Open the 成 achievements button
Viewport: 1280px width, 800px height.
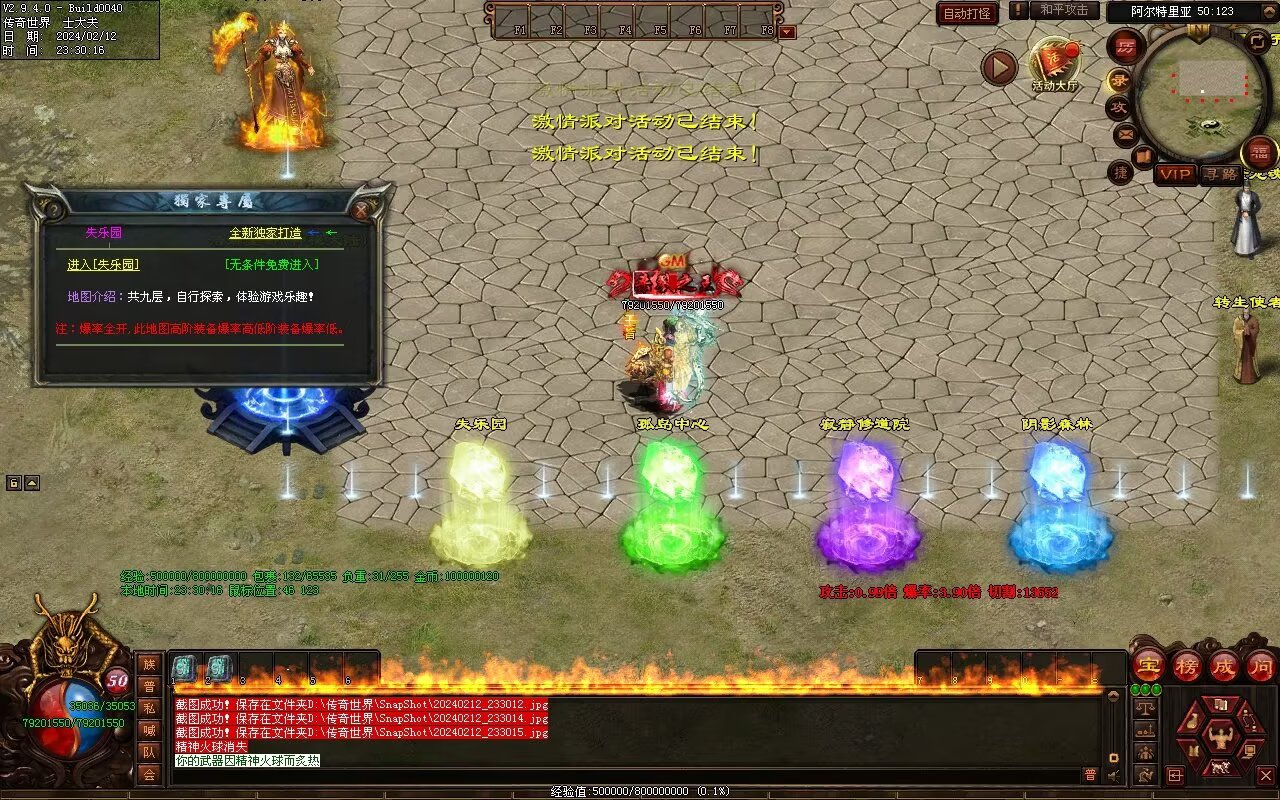click(x=1224, y=665)
